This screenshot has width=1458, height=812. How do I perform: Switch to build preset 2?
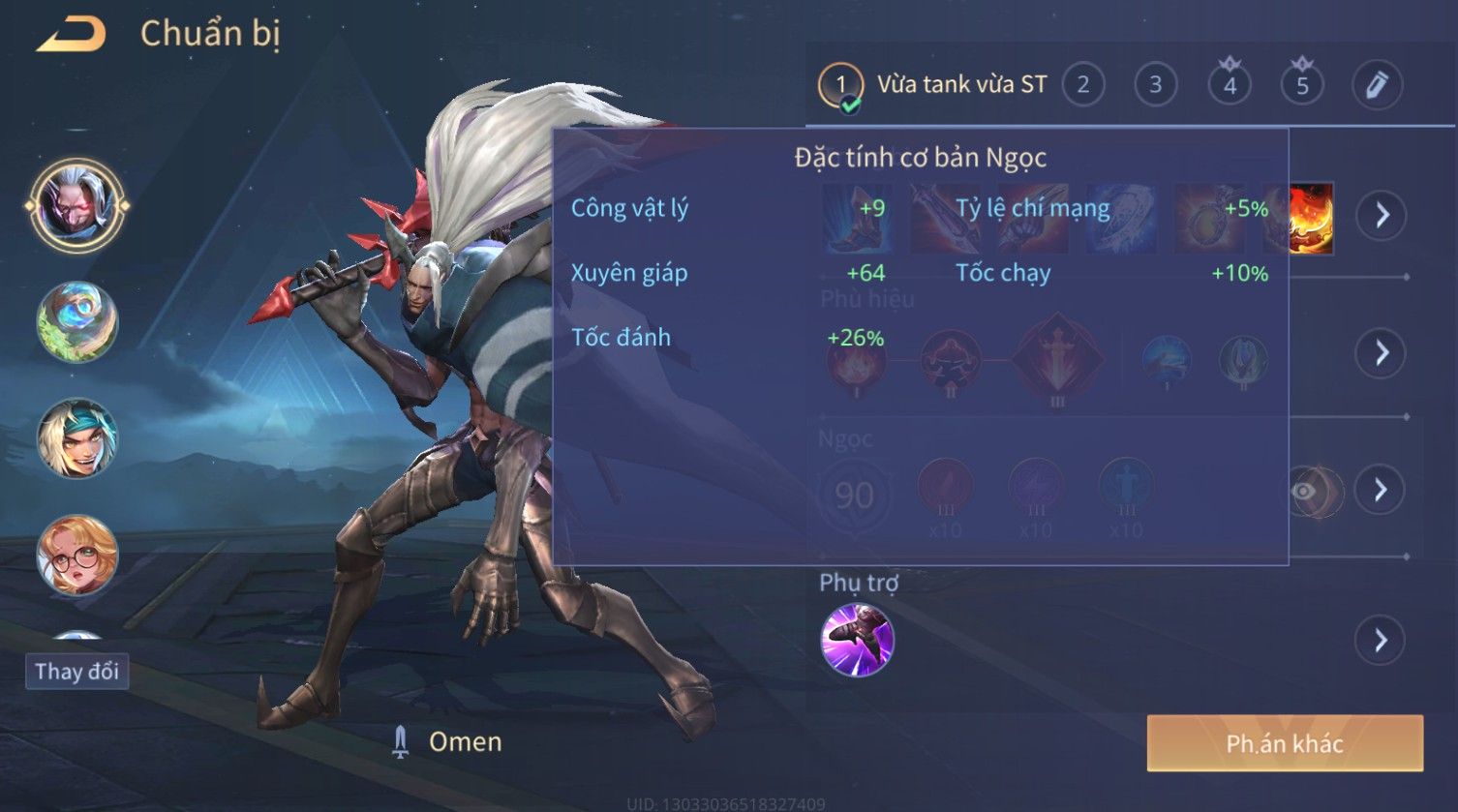[x=1082, y=85]
